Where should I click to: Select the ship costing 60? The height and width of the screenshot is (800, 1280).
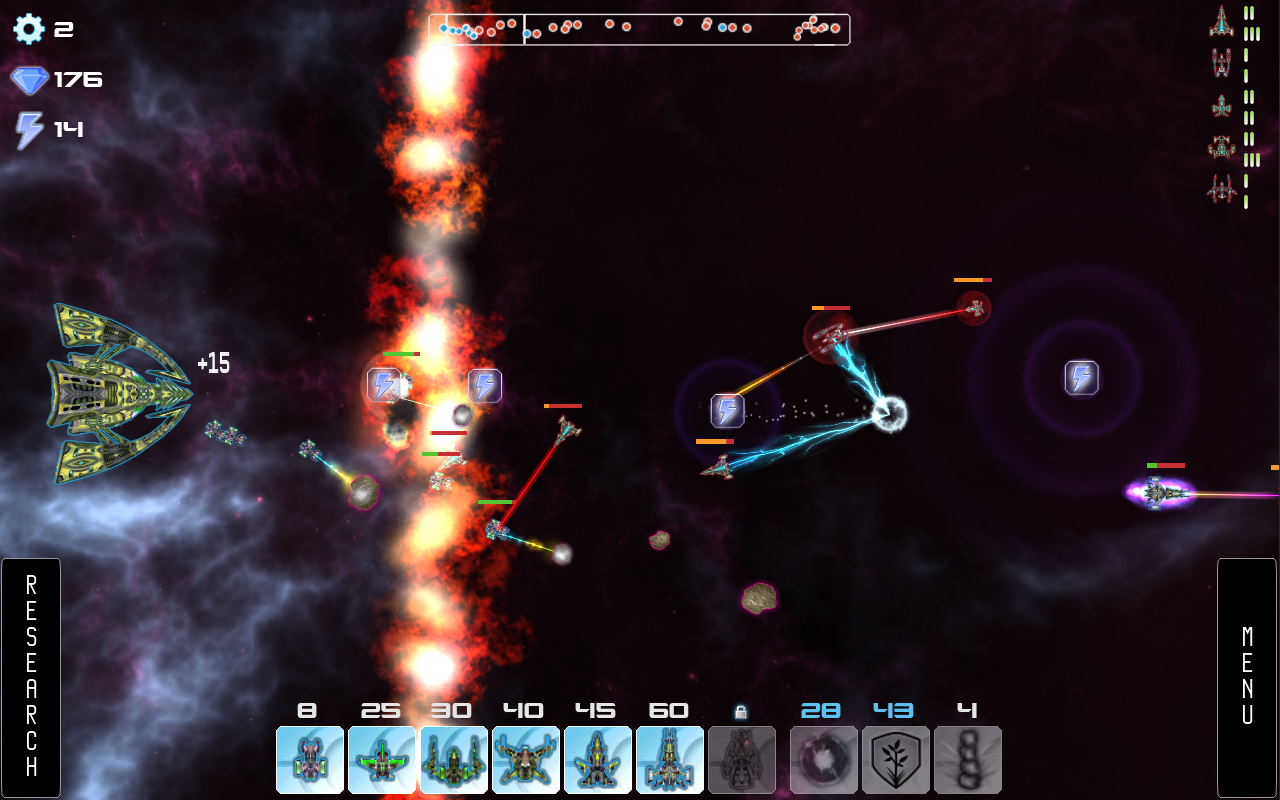(x=670, y=760)
